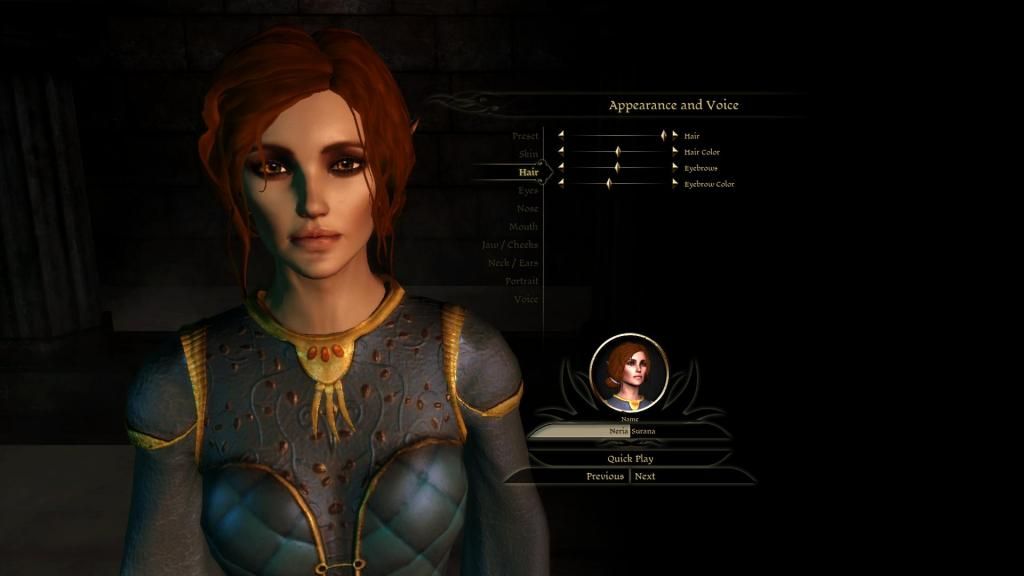Click the Hair style slider handle
Viewport: 1024px width, 576px height.
(662, 135)
